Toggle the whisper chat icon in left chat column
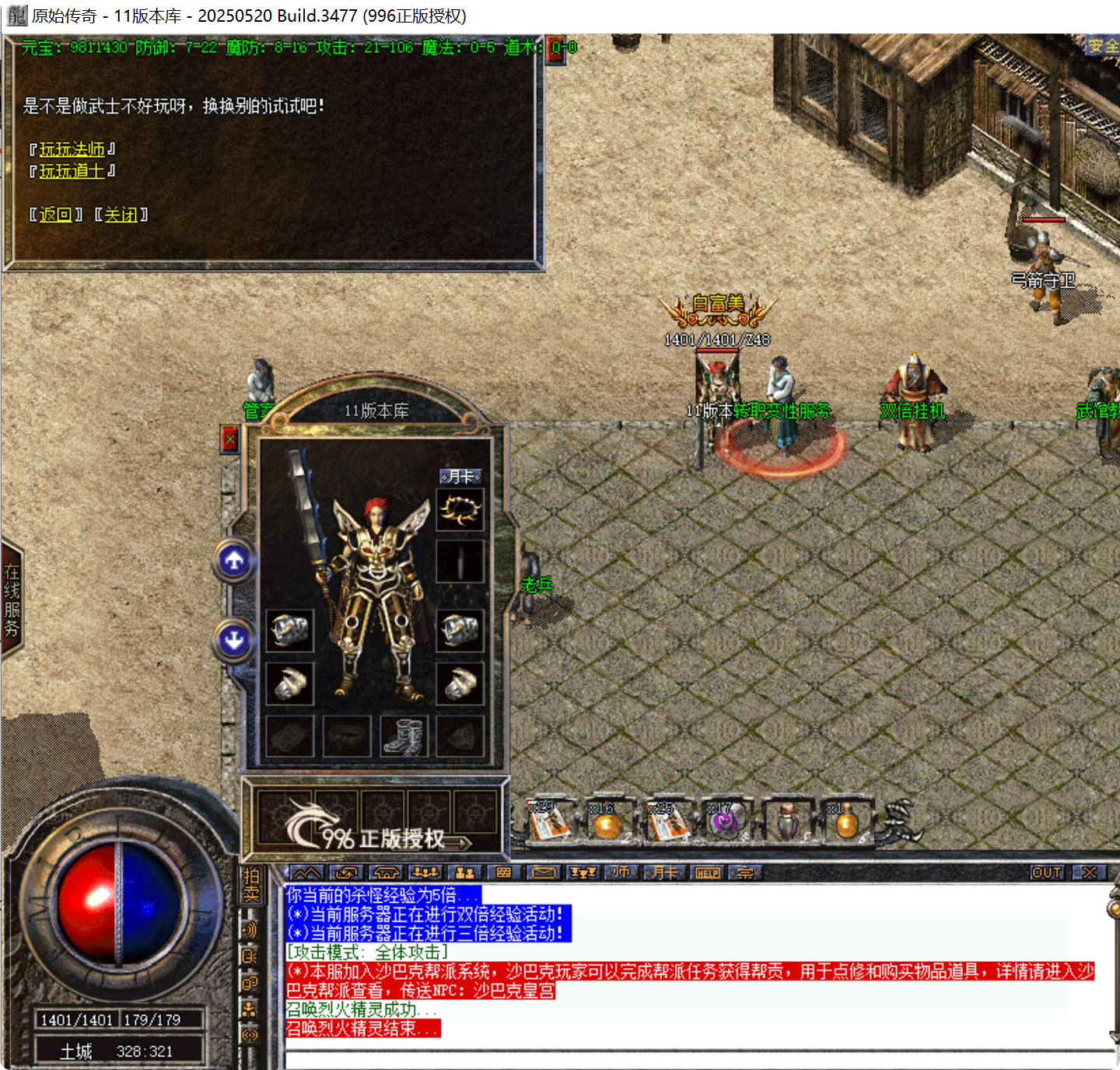 [250, 956]
